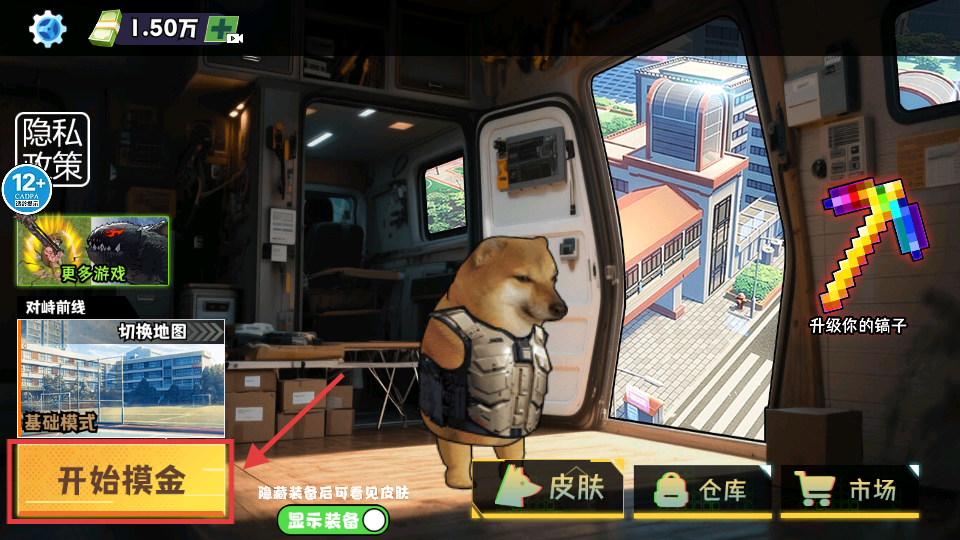
Task: Open the 皮肤 skins menu
Action: 548,489
